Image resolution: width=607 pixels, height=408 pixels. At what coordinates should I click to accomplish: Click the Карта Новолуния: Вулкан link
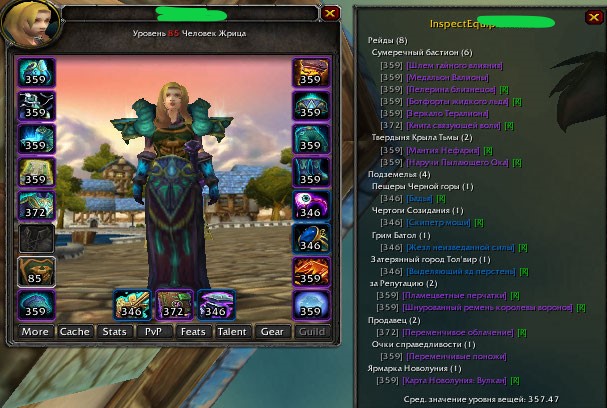(462, 380)
